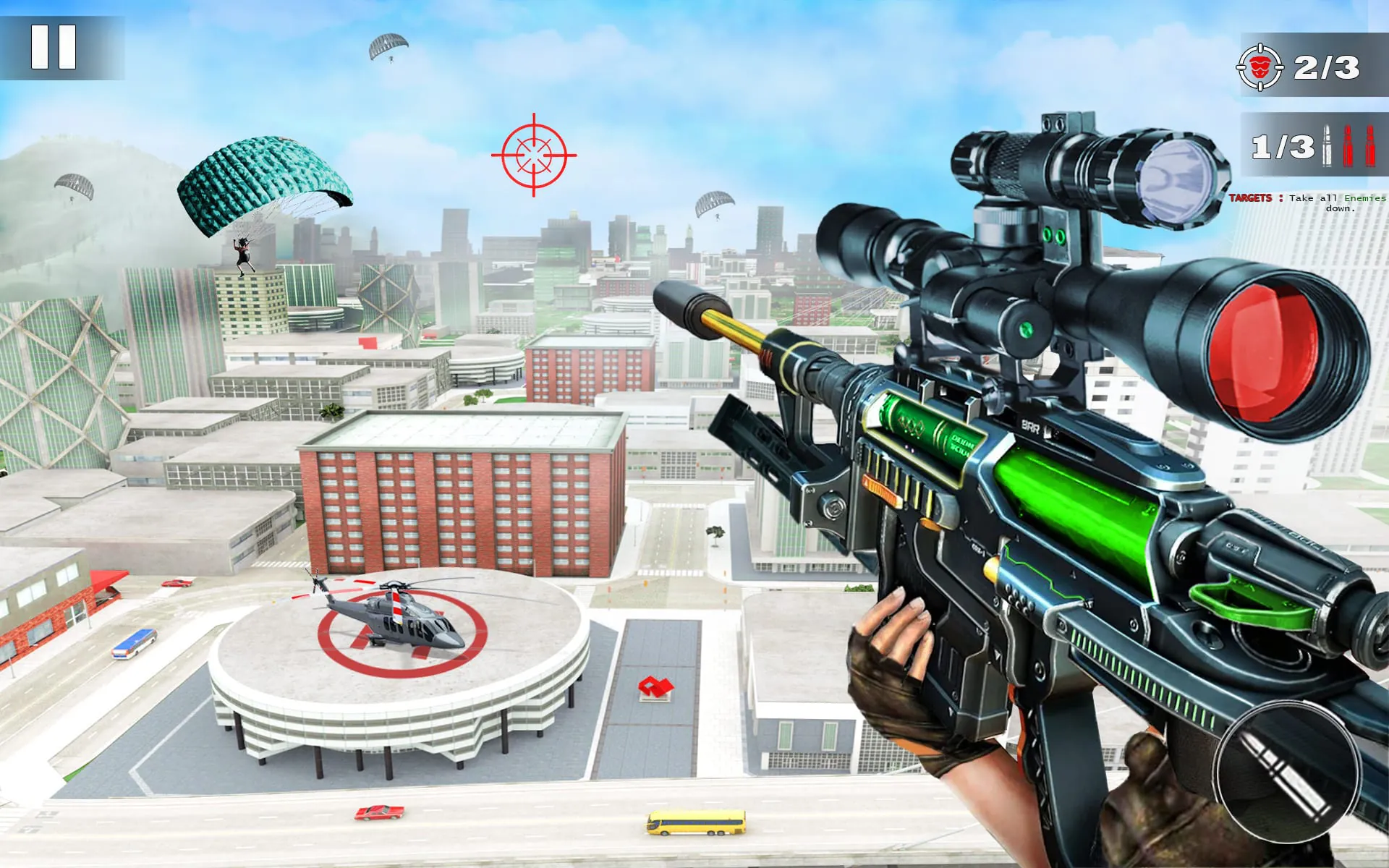Select the first red bullet icon
Viewport: 1389px width, 868px height.
click(1348, 146)
